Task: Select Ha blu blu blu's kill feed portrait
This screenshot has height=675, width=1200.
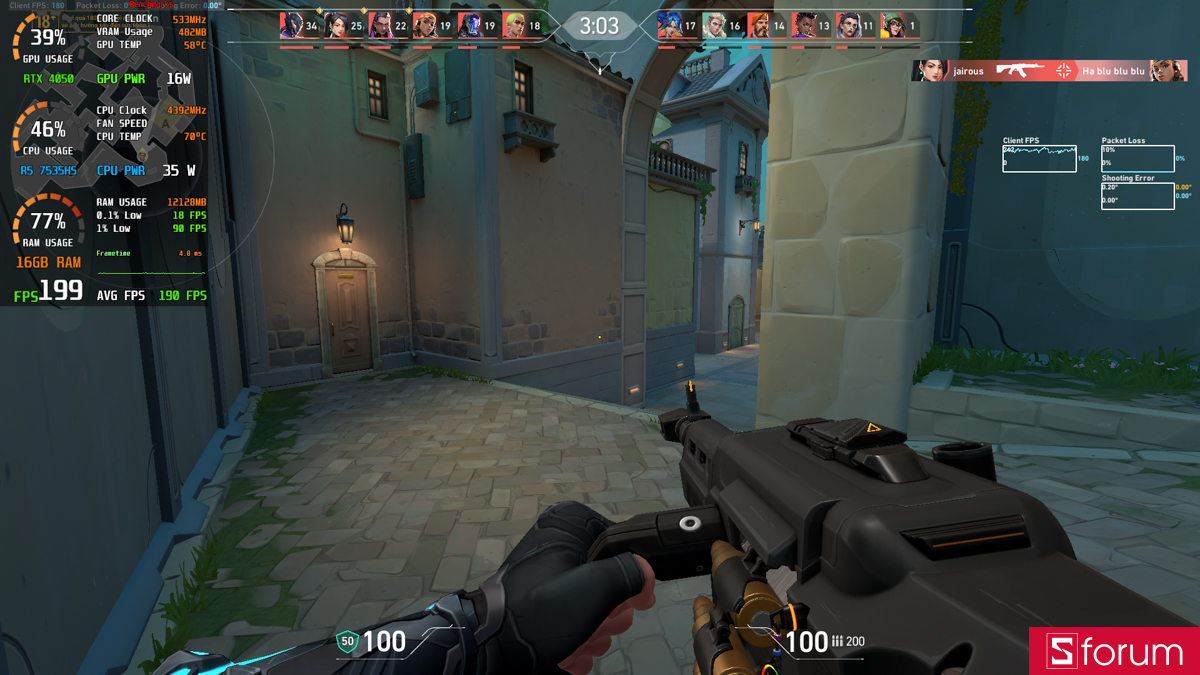Action: [x=1168, y=71]
